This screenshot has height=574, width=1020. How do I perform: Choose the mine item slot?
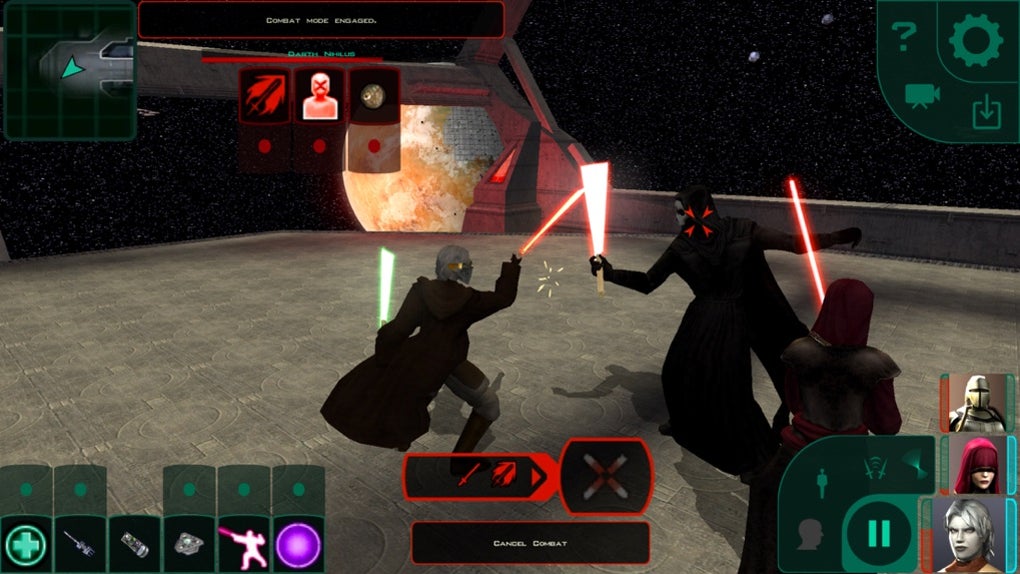(x=189, y=545)
